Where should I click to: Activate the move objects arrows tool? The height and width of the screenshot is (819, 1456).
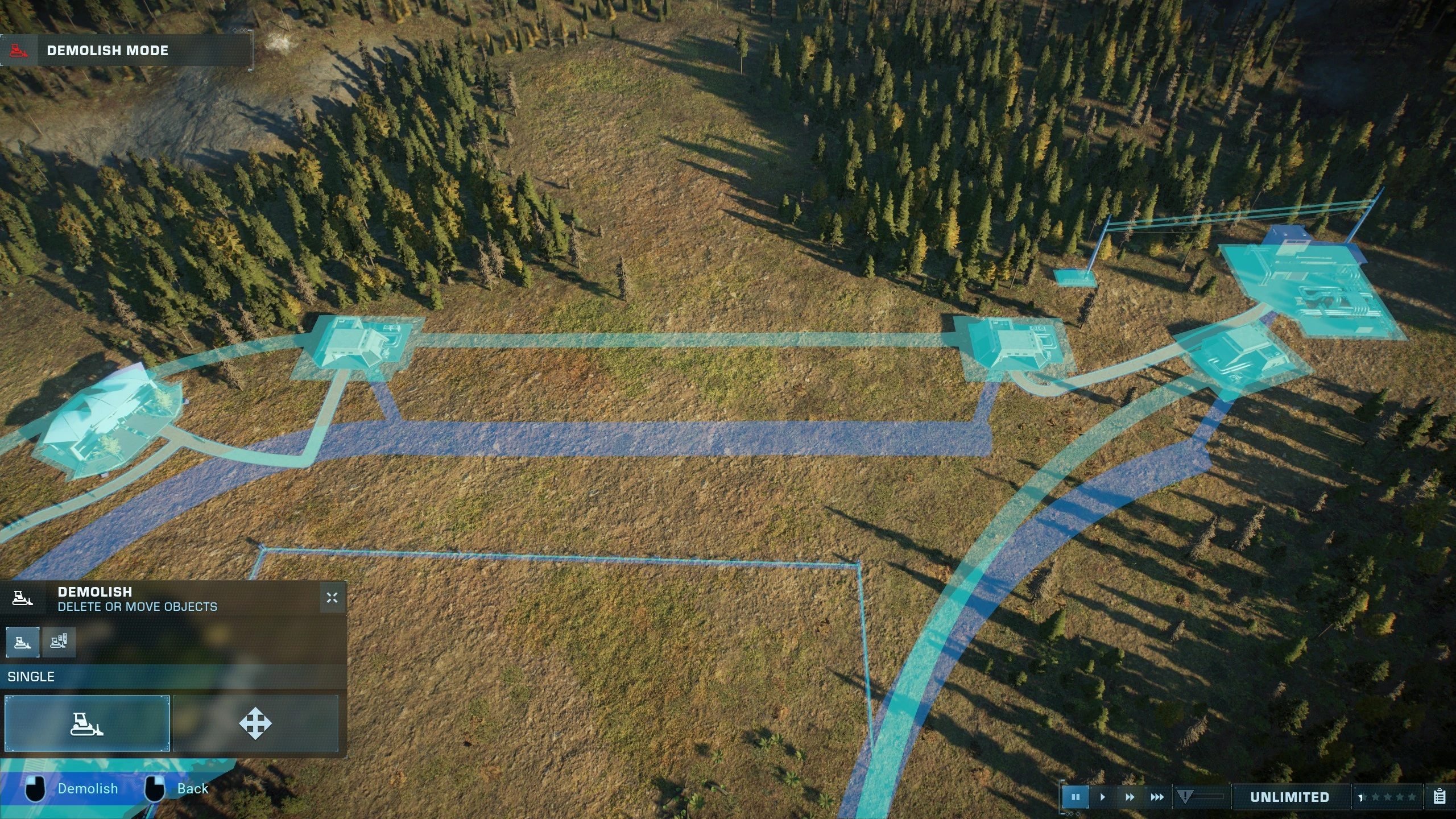pos(255,723)
